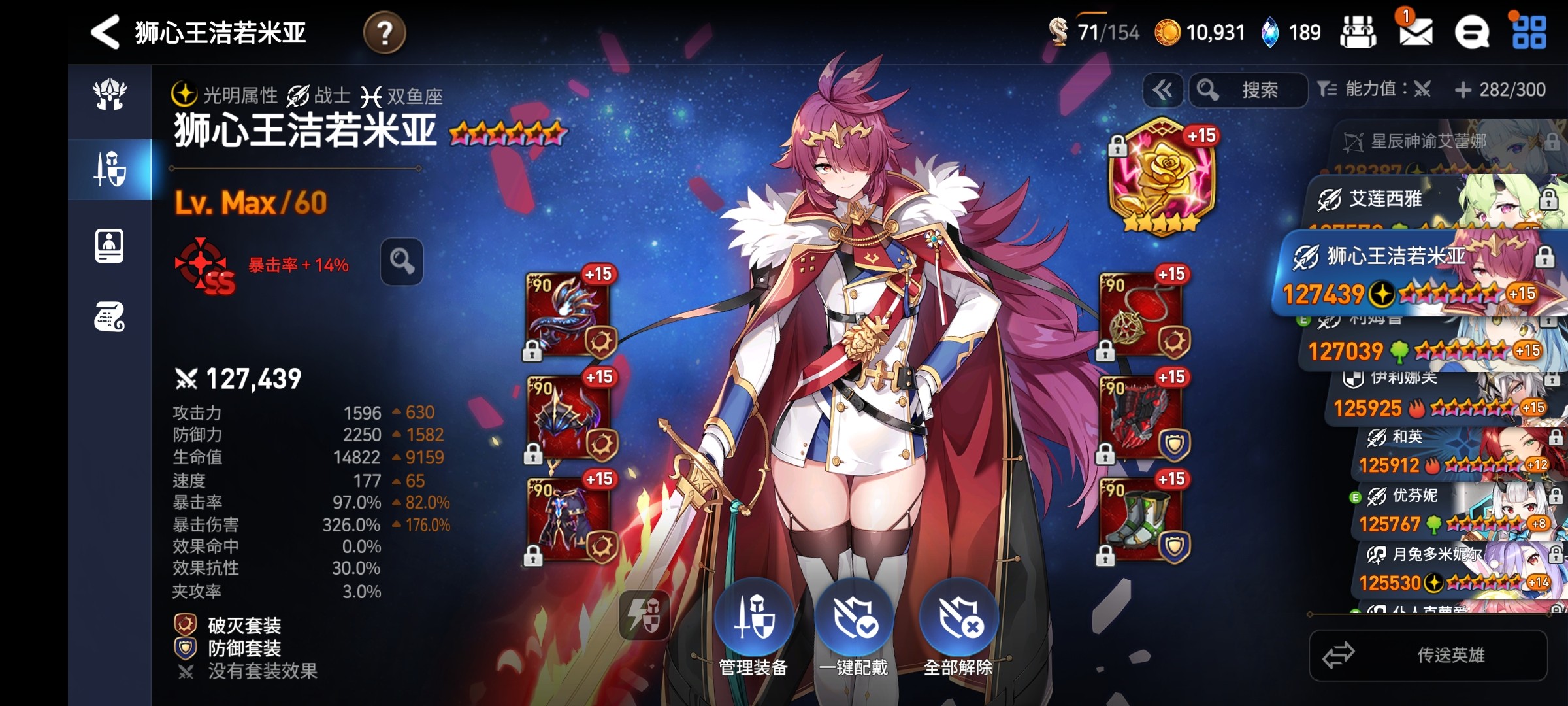Select the equipped necklace slot

1141,314
